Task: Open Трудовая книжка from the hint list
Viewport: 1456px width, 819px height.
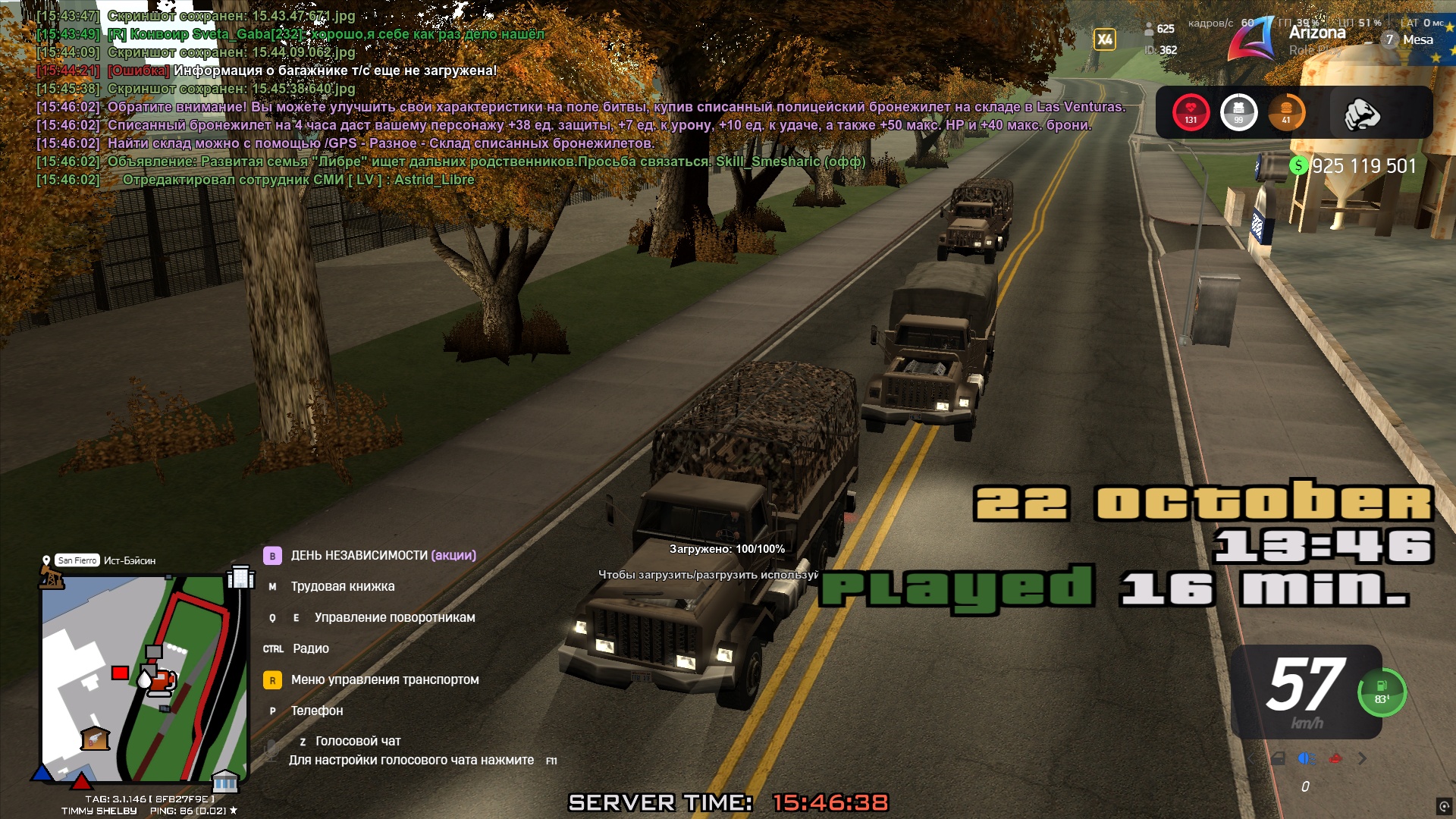Action: [x=342, y=586]
